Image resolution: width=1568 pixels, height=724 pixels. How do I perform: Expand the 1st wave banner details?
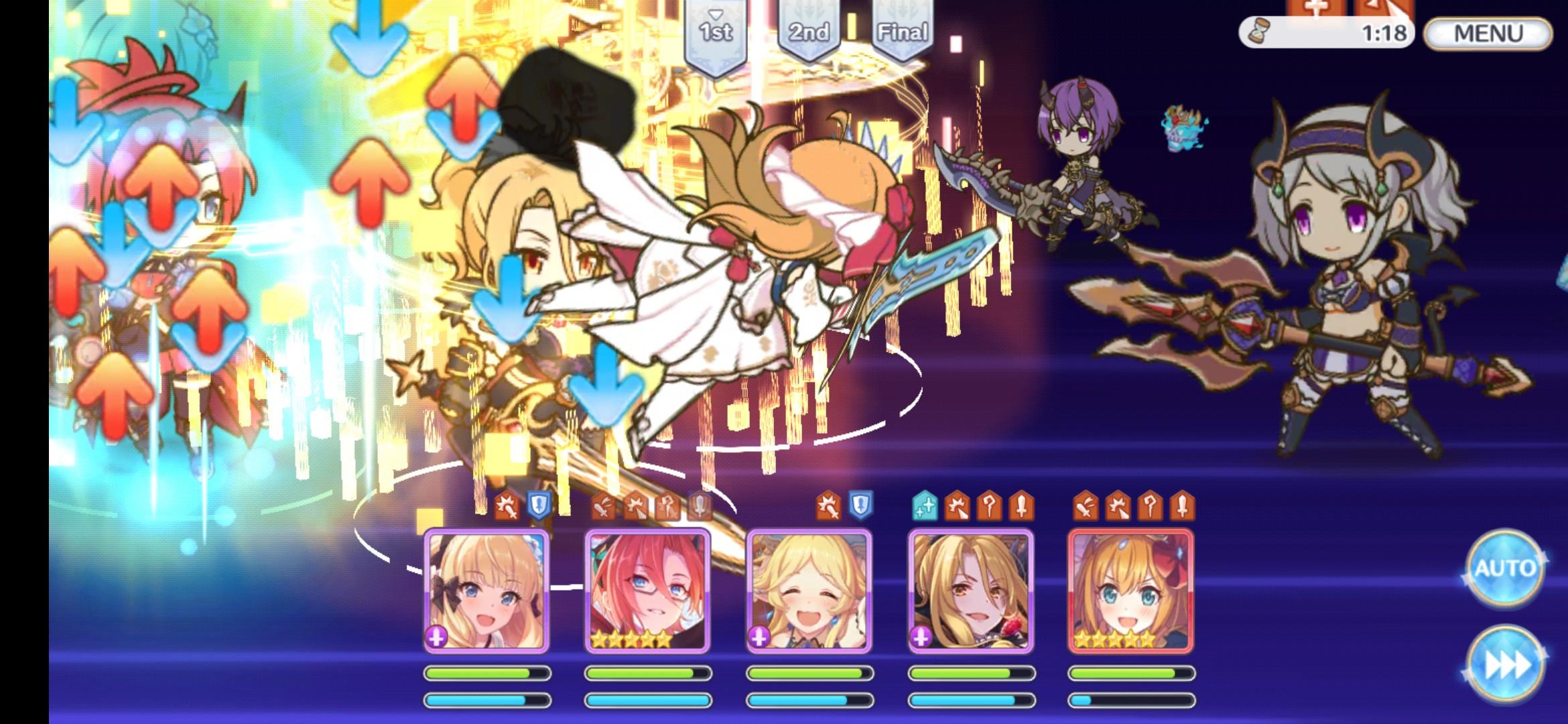tap(716, 30)
